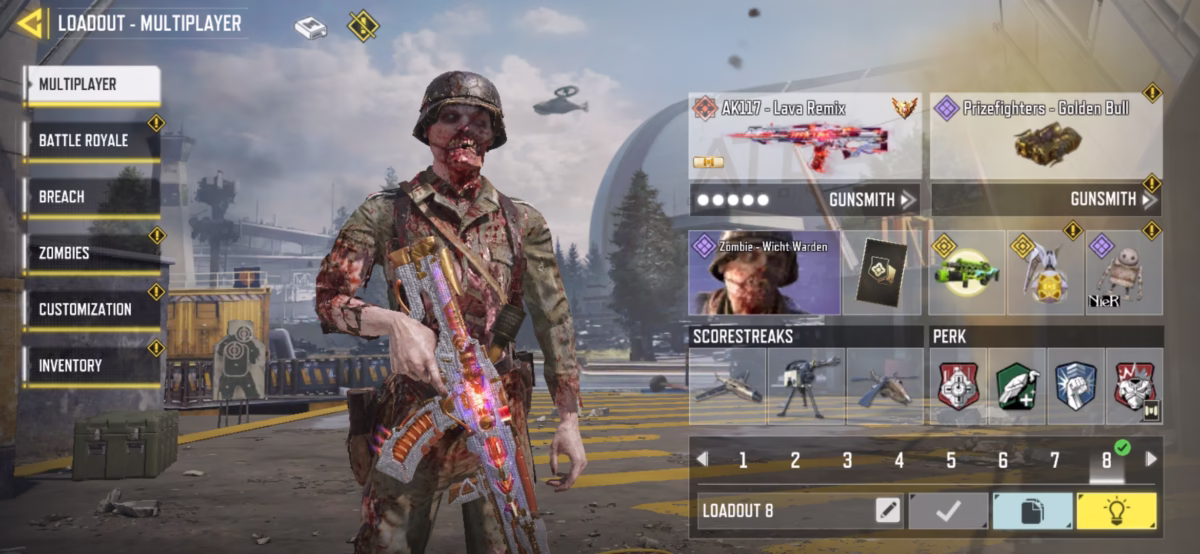
Task: Go back using the yellow arrow button
Action: pyautogui.click(x=31, y=23)
